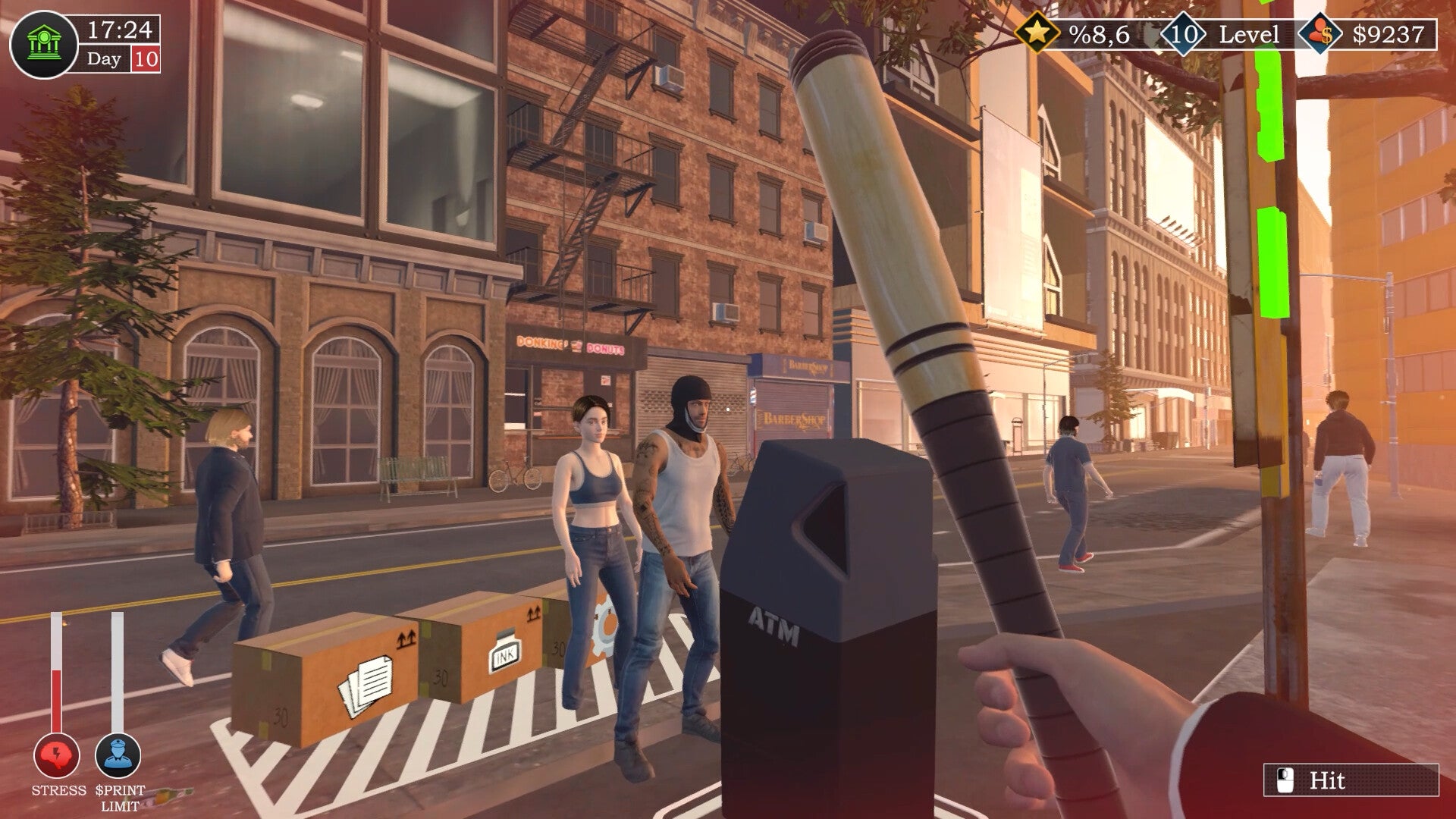Click the blue sprint limit officer icon
Screen dimensions: 1456x819
[118, 756]
